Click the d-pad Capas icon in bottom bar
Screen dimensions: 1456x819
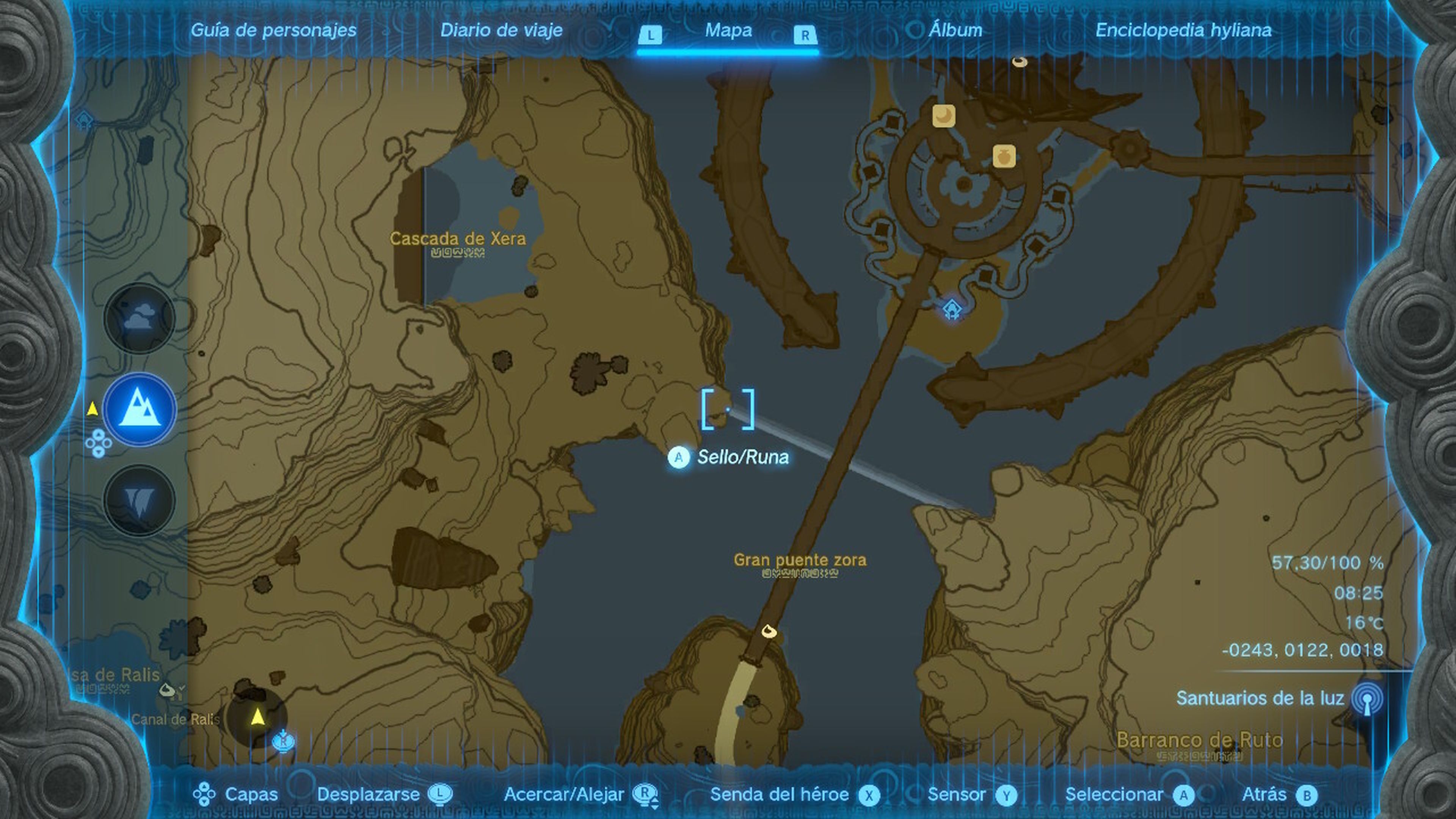click(204, 794)
